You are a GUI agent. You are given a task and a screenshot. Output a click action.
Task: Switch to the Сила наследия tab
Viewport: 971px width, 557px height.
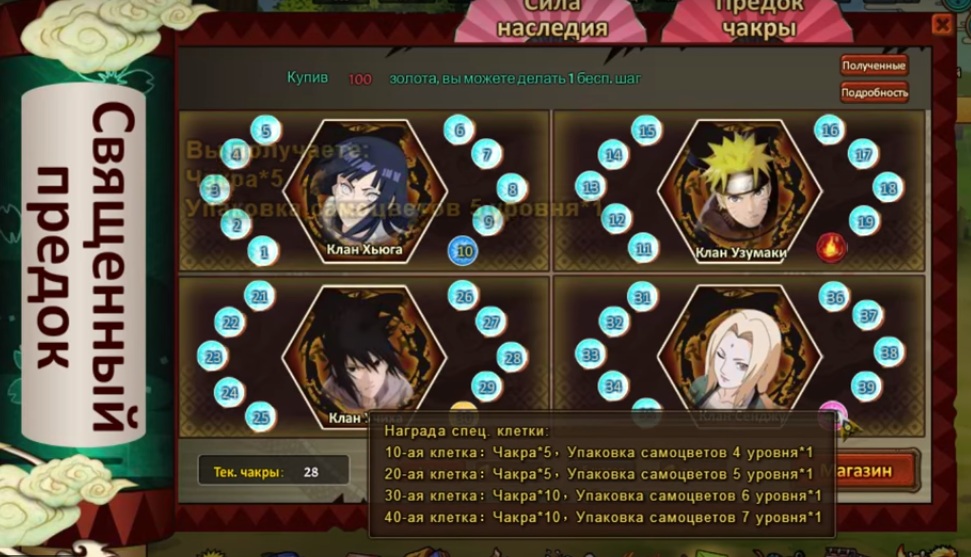click(552, 20)
